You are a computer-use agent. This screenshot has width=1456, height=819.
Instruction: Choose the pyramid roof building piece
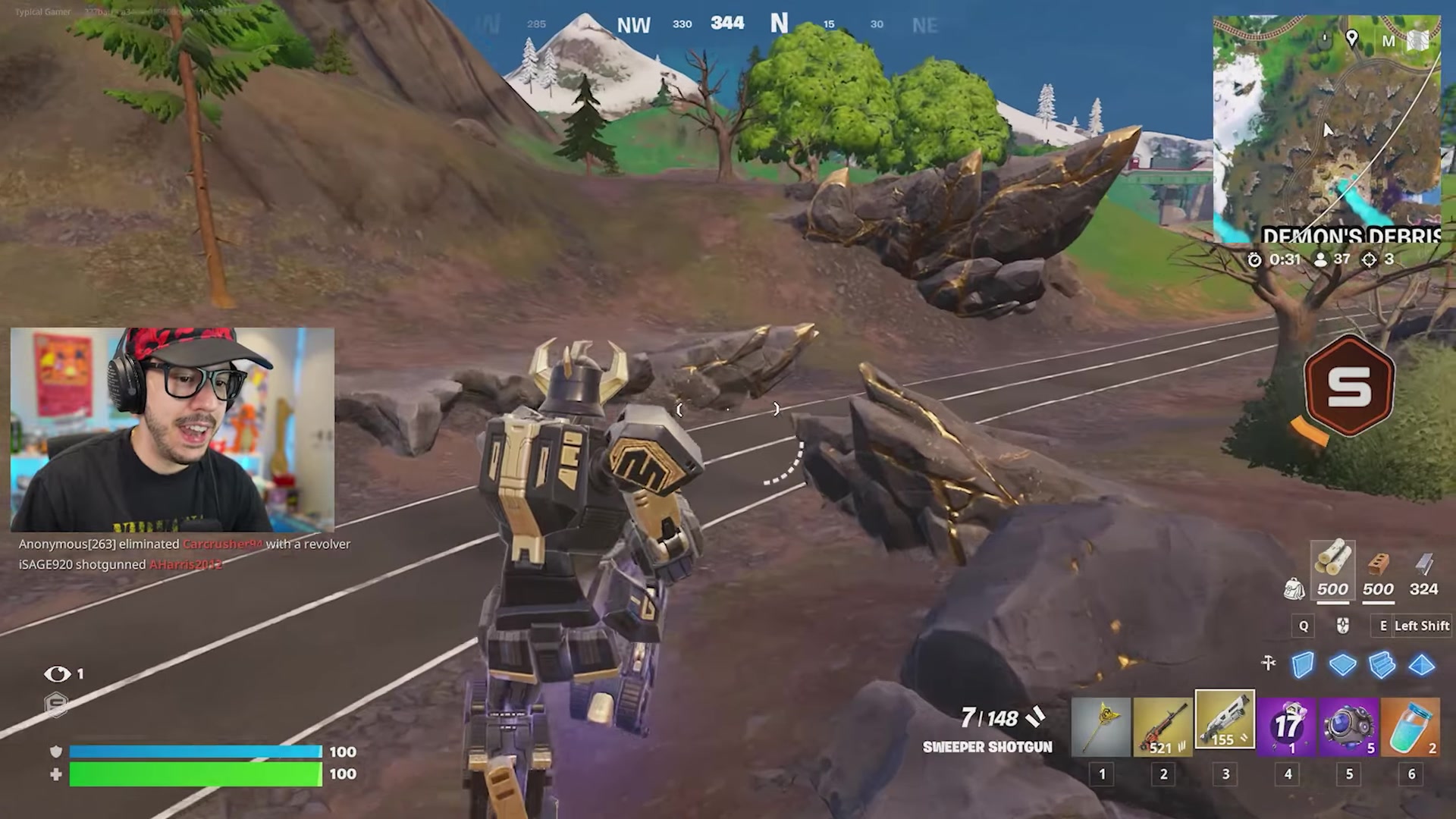(1421, 665)
